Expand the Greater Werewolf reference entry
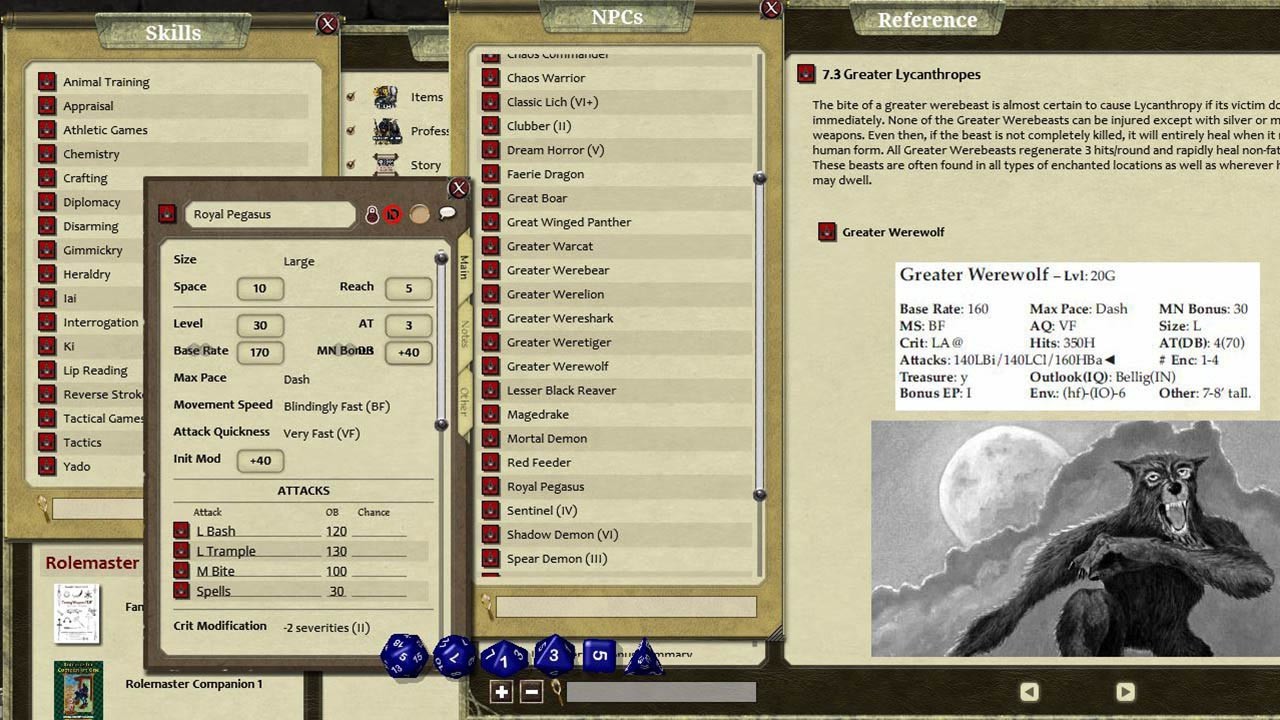This screenshot has height=720, width=1280. click(x=827, y=231)
